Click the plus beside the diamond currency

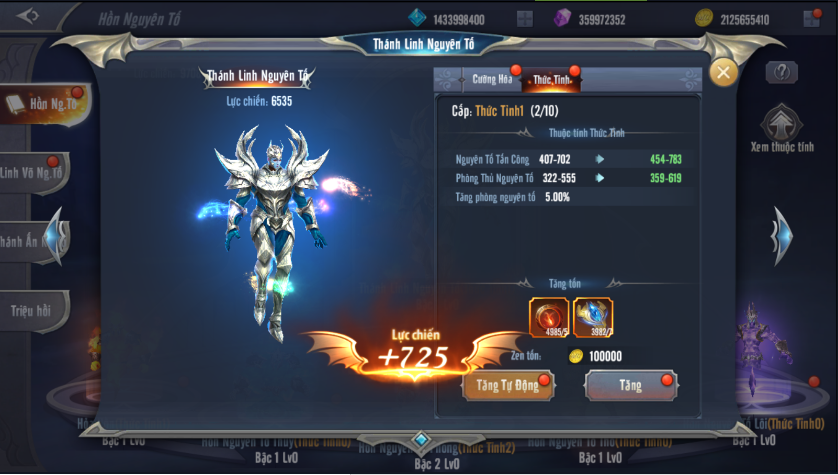525,19
